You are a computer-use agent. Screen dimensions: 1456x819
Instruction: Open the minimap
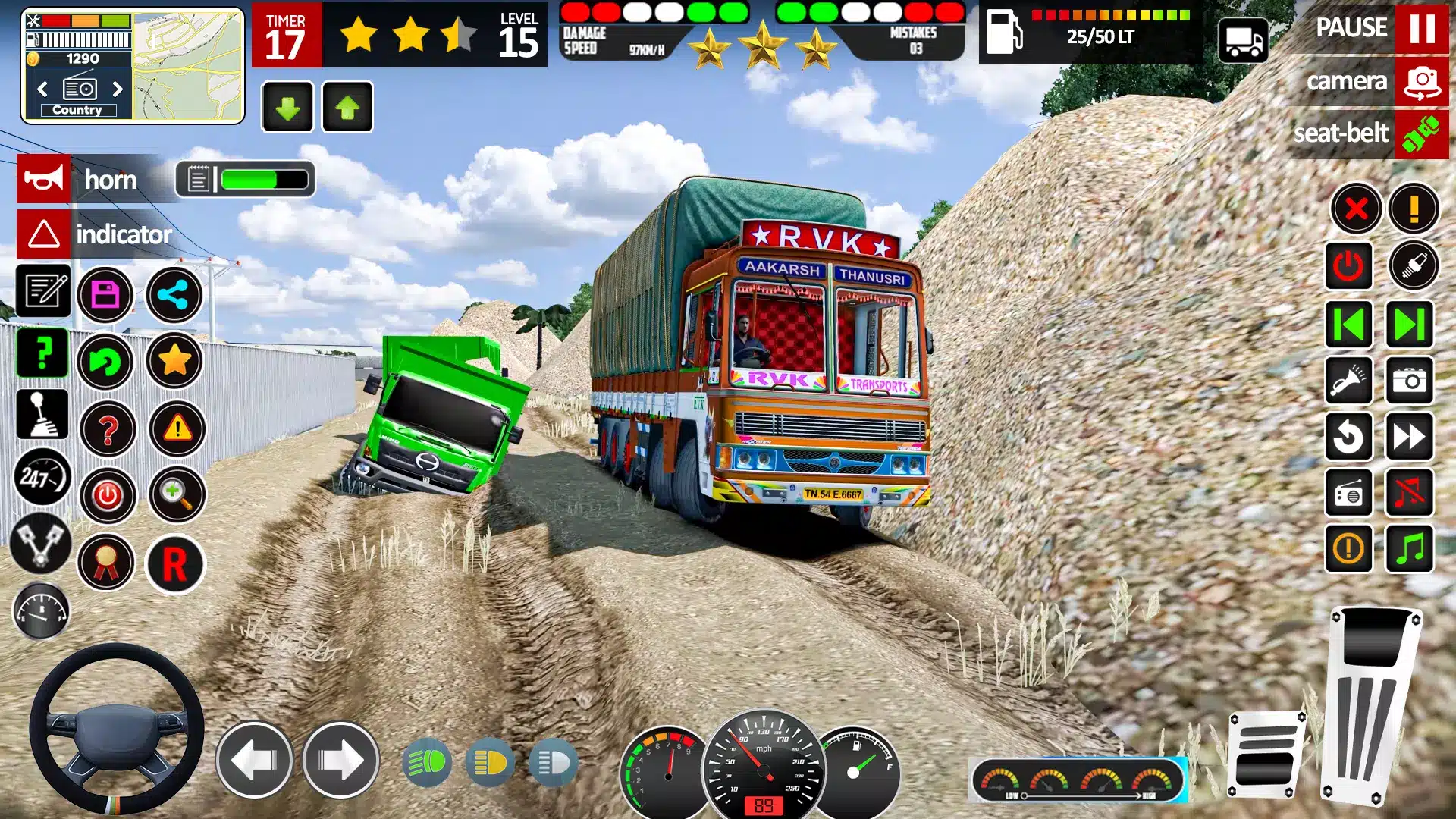pos(188,66)
